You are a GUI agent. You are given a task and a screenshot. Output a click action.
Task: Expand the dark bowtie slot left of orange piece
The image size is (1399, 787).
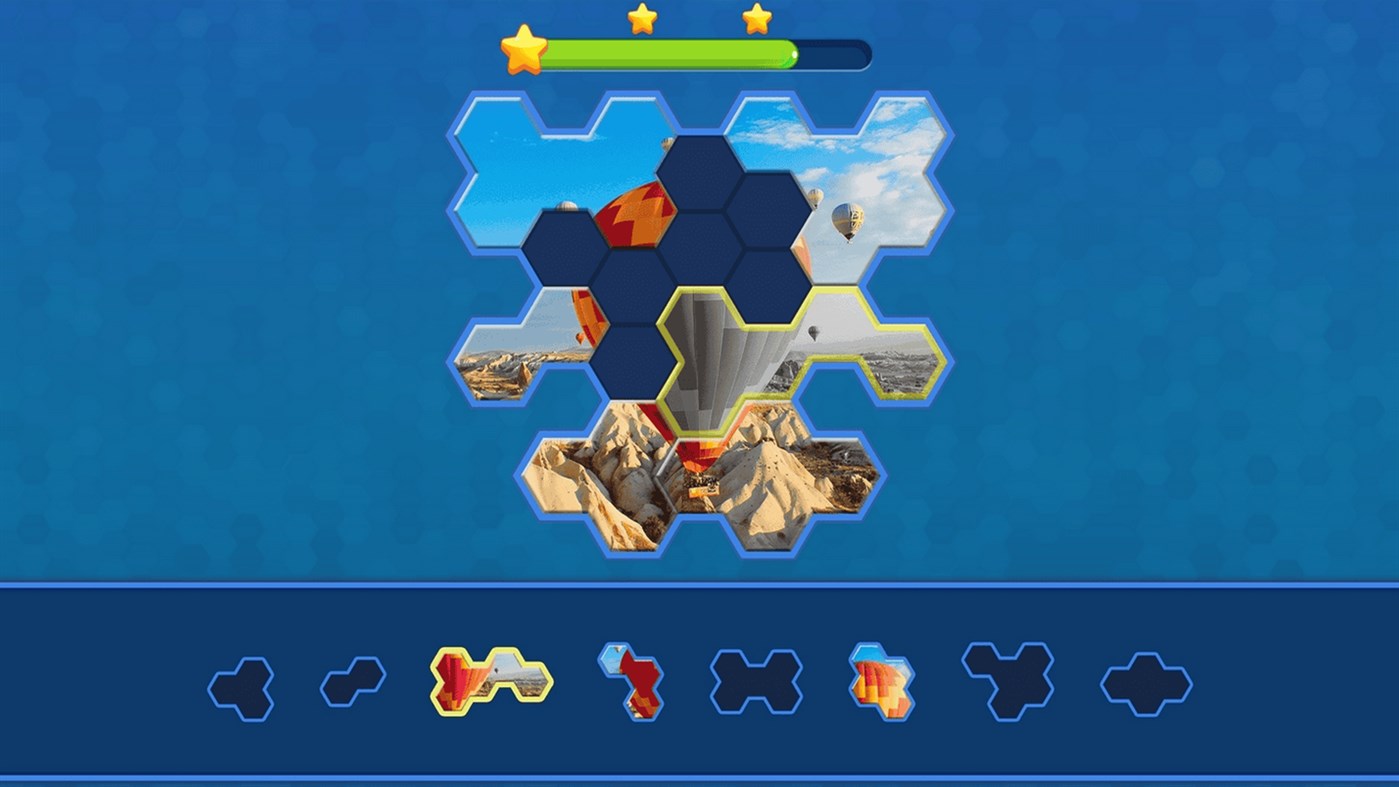coord(755,681)
